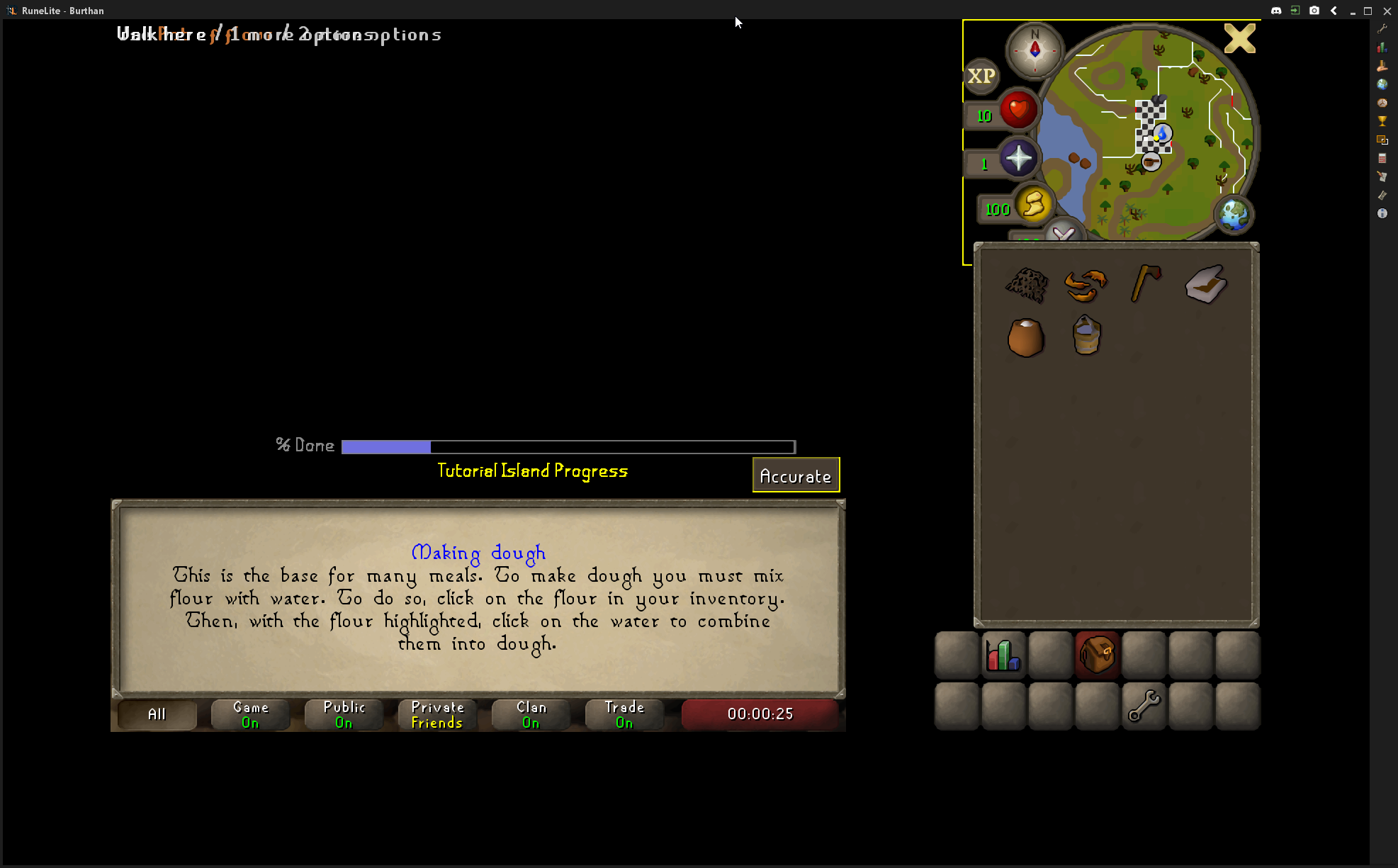Show All chat messages
The image size is (1398, 868).
click(157, 714)
